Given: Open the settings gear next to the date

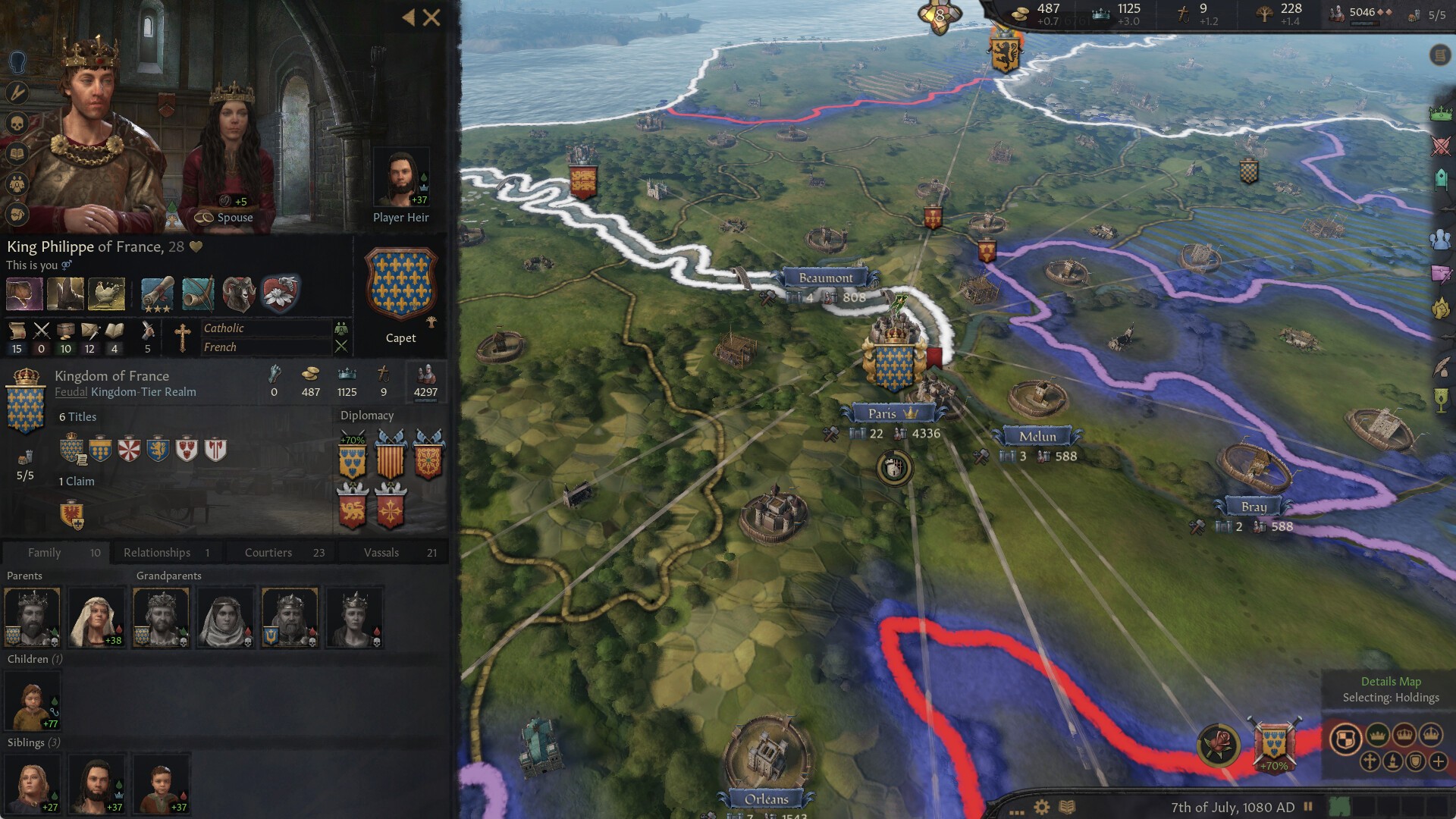Looking at the screenshot, I should [1041, 808].
